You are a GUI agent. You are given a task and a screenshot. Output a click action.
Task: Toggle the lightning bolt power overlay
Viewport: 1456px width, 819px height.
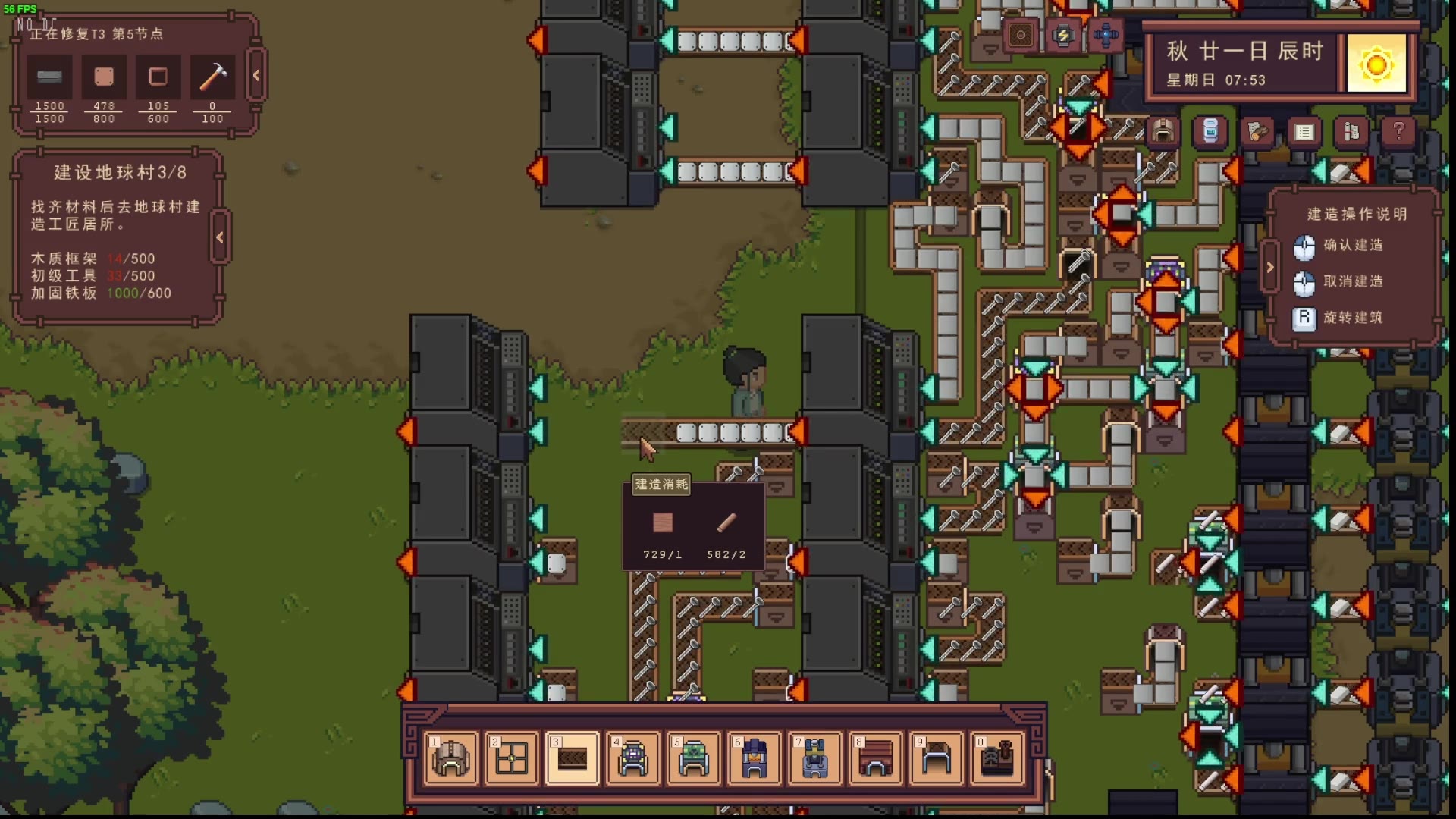click(1063, 36)
